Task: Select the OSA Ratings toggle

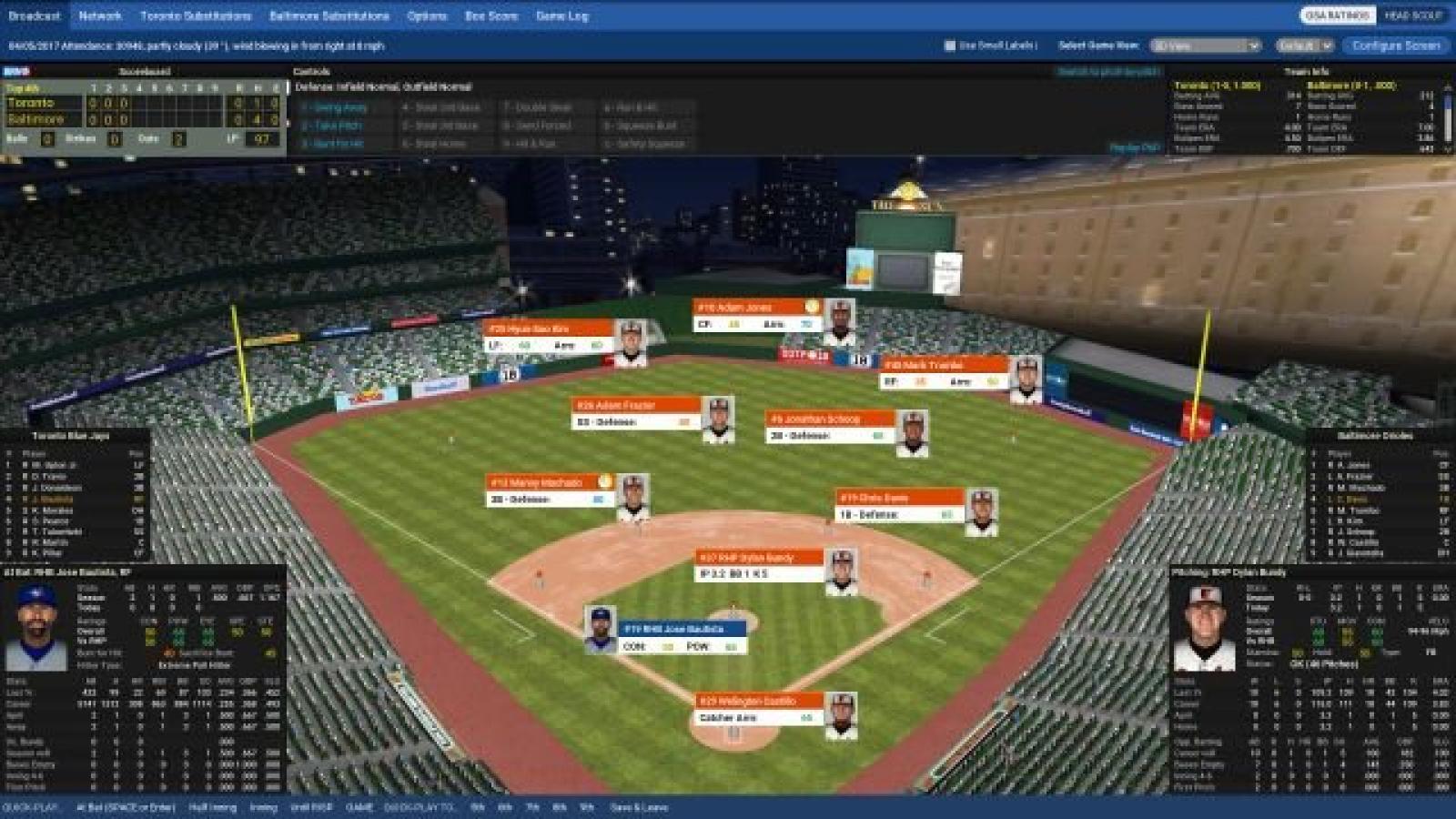Action: (1337, 15)
